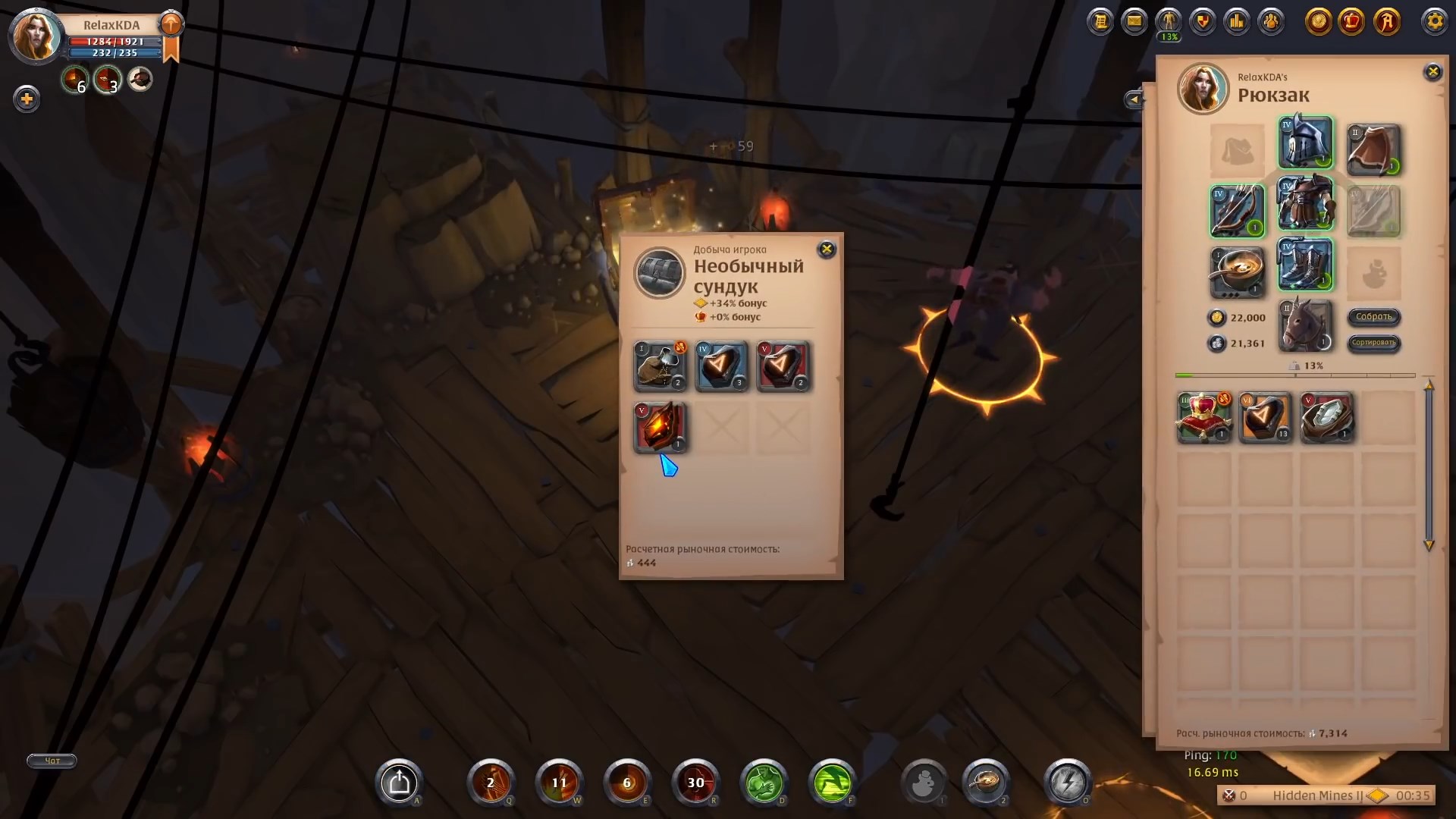Open the gold coin premium icon
1456x819 pixels.
pos(1319,23)
